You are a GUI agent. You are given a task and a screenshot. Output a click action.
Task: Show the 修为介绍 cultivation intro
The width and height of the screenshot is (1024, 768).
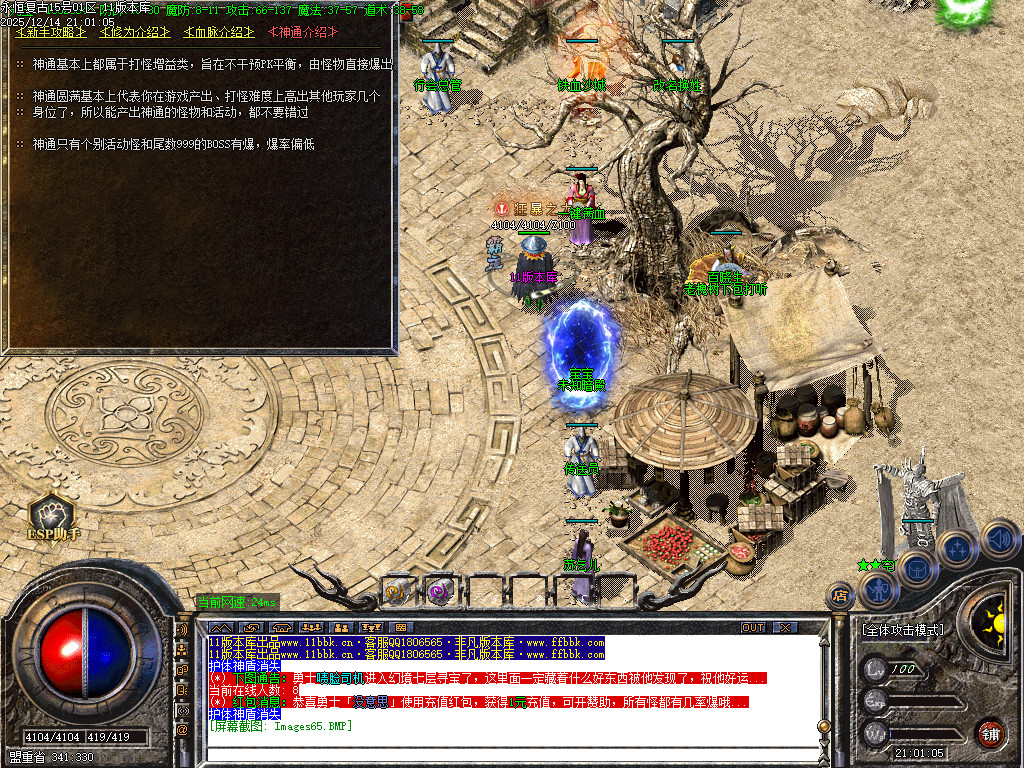click(134, 32)
